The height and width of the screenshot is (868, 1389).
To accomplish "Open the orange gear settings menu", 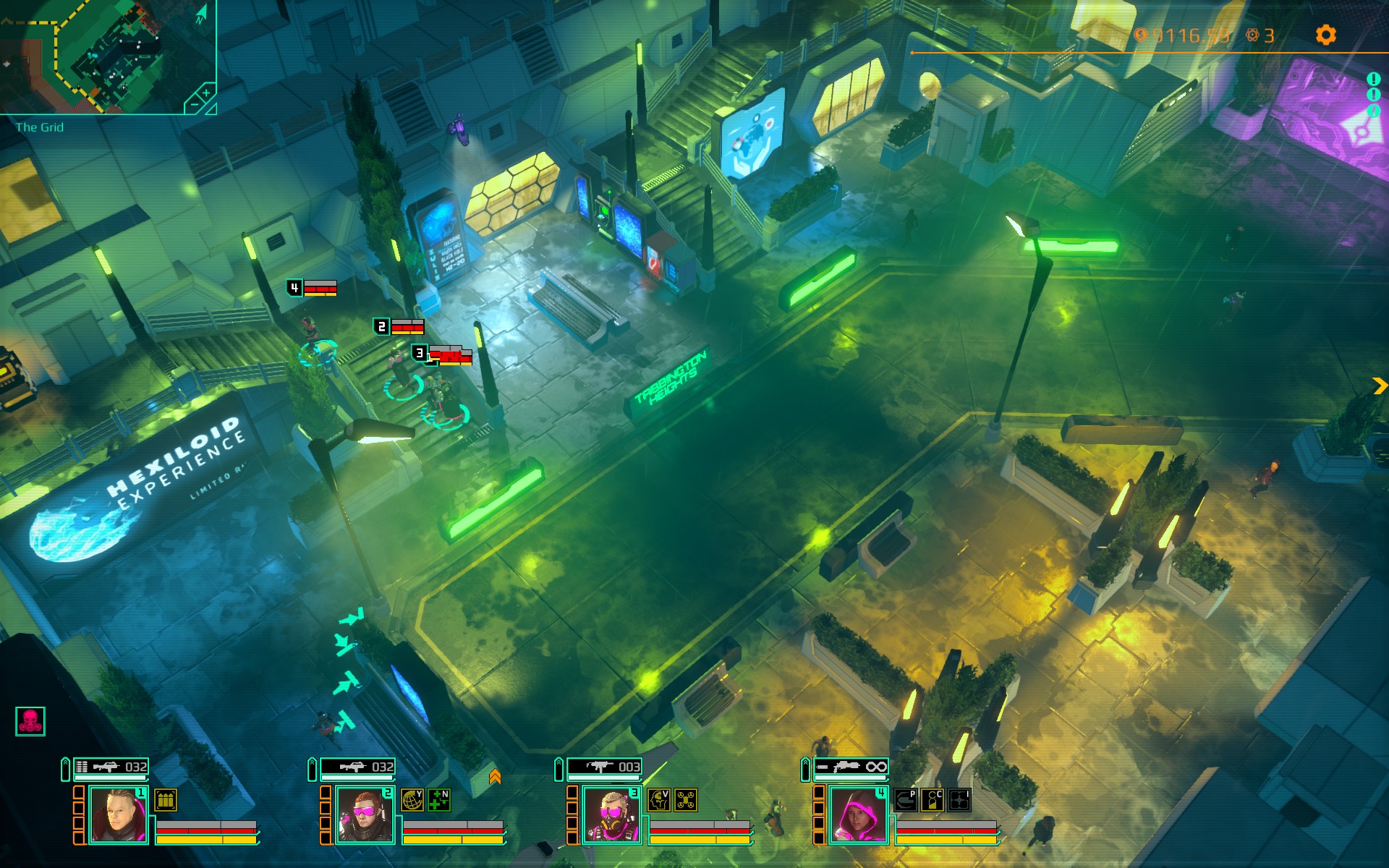I will (1325, 35).
